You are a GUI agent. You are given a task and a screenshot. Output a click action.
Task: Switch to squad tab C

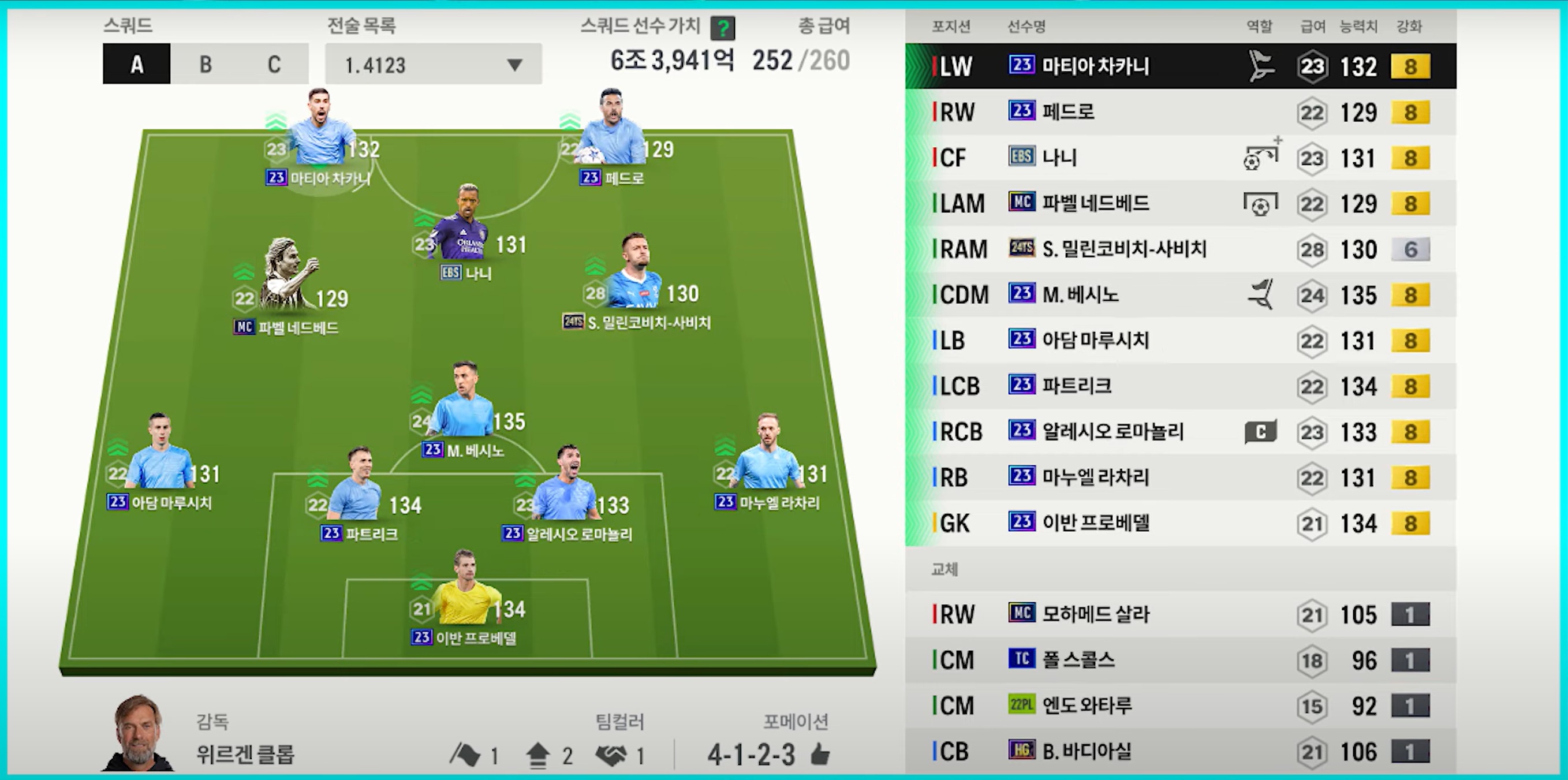(274, 64)
